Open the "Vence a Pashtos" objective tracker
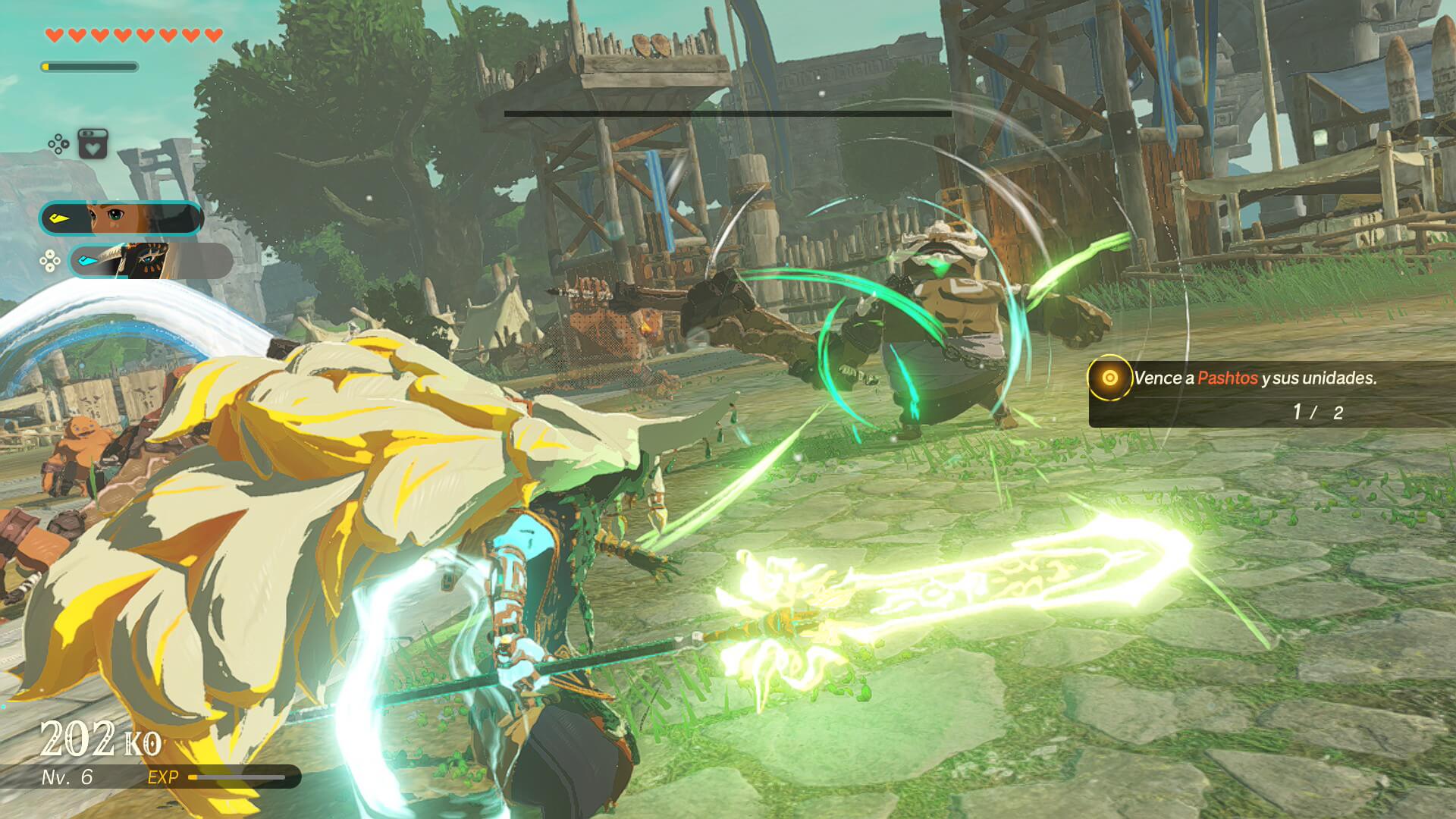This screenshot has width=1456, height=819. click(1254, 378)
